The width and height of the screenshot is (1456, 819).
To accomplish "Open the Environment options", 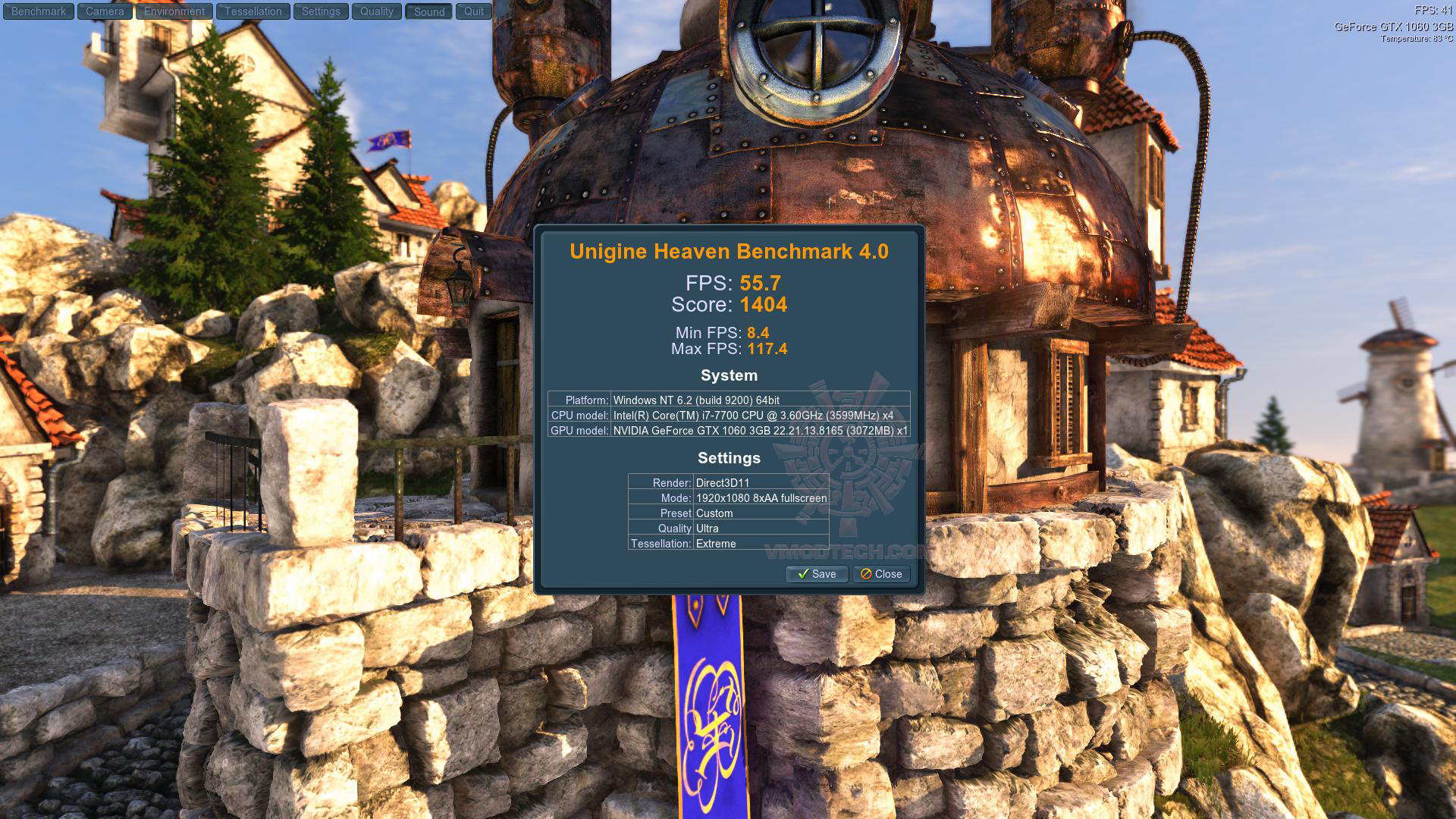I will [174, 11].
